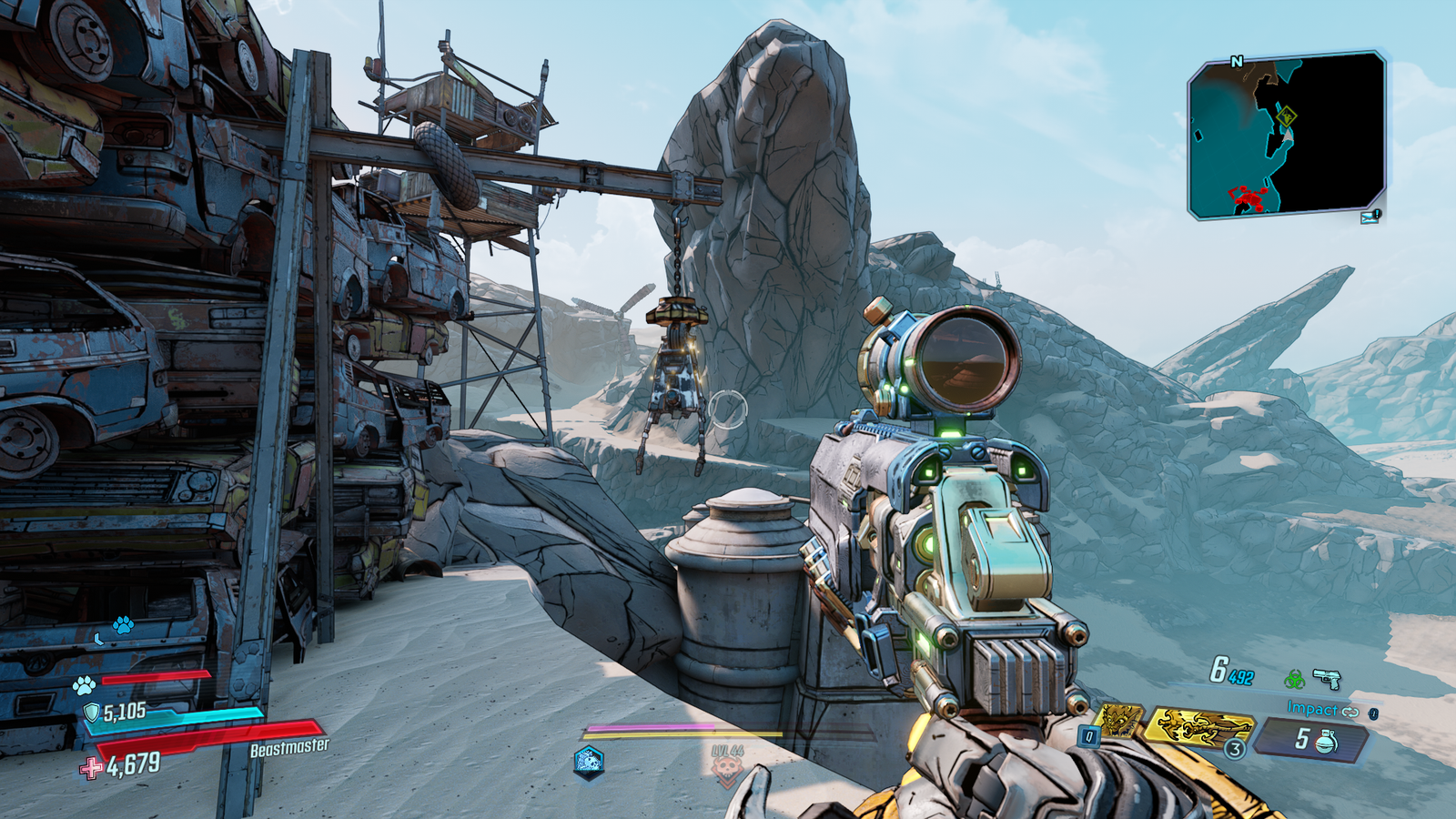
Task: Click the 4,679 health value
Action: (134, 763)
